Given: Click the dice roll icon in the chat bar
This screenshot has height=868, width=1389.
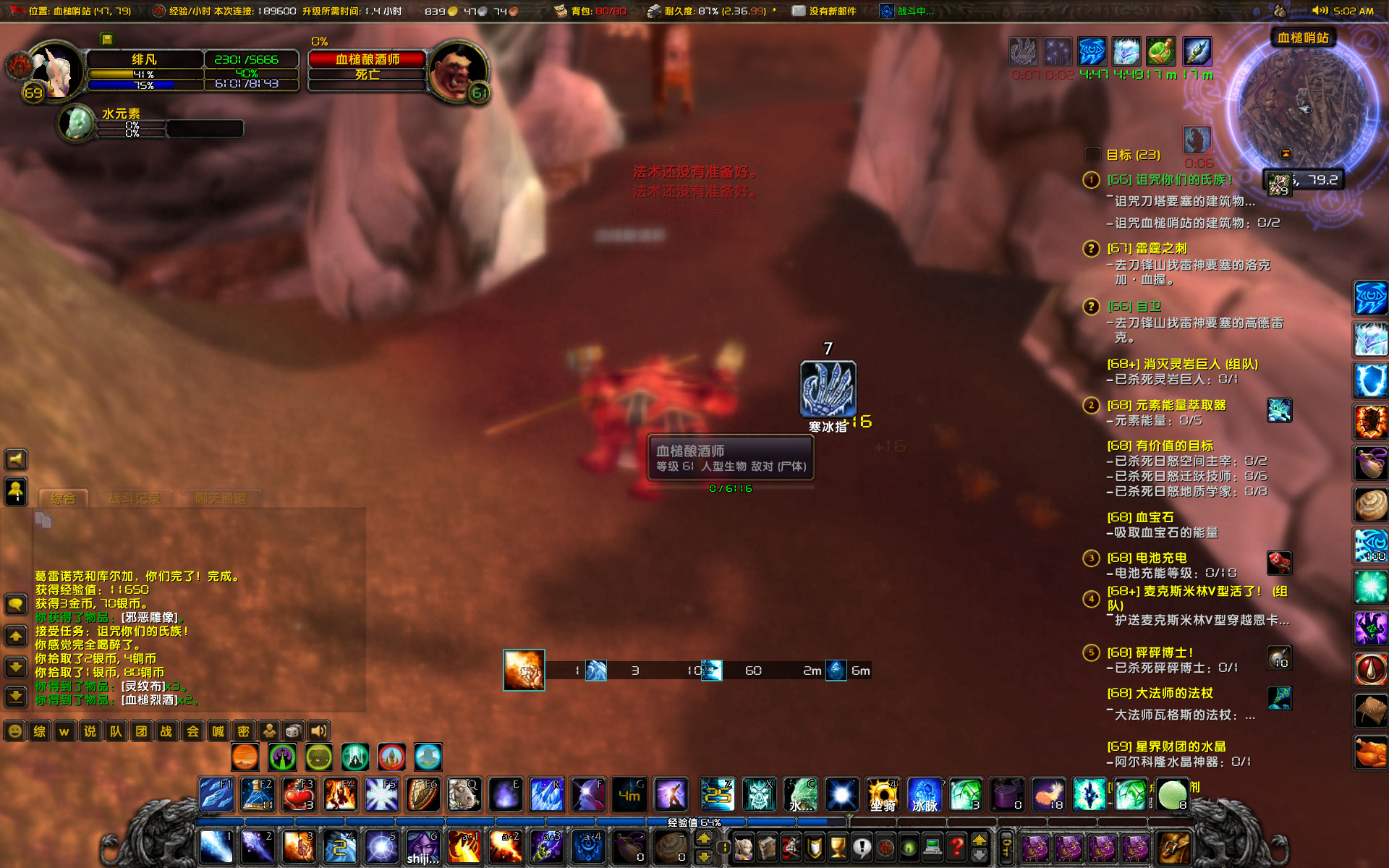Looking at the screenshot, I should click(x=292, y=731).
